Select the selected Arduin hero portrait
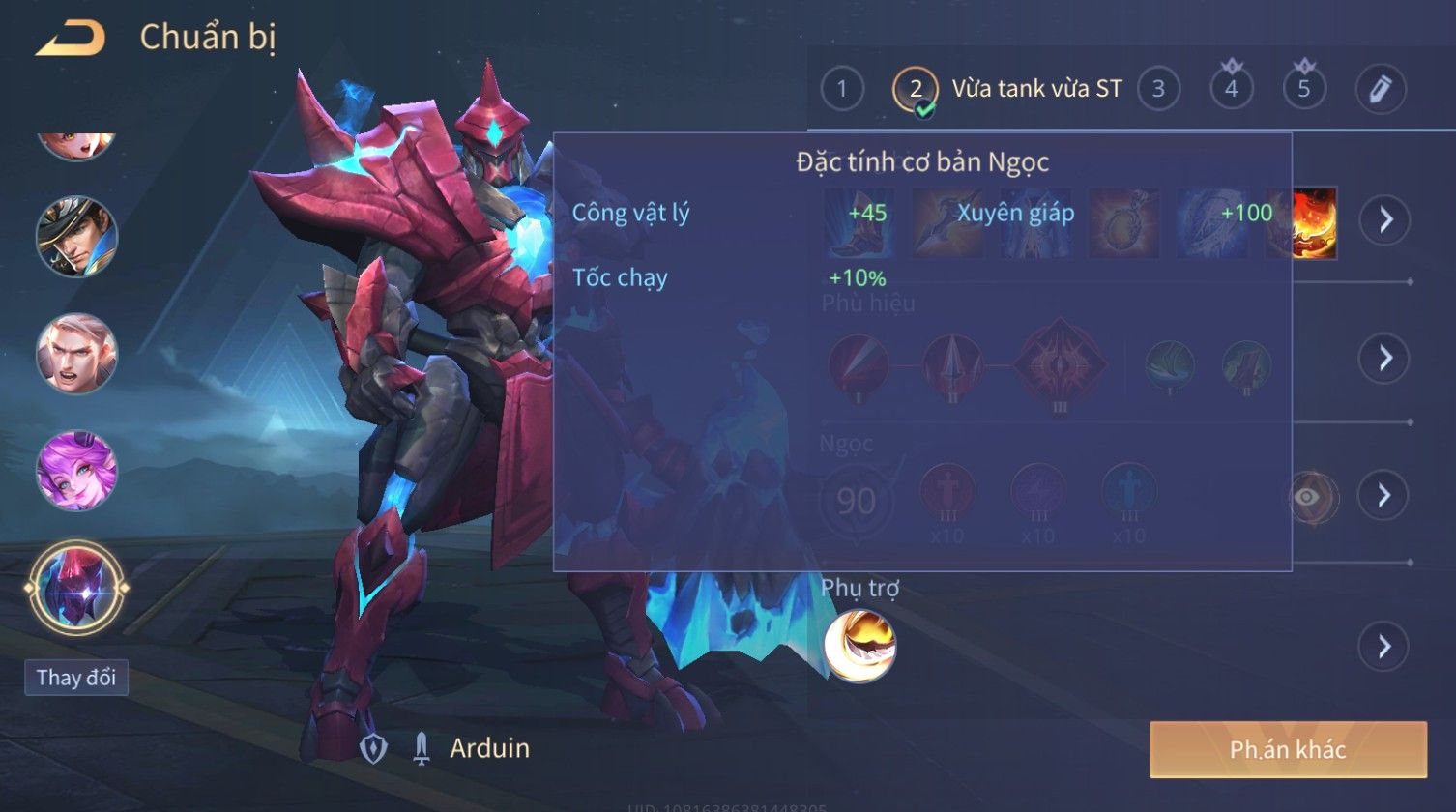Image resolution: width=1456 pixels, height=812 pixels. 76,588
